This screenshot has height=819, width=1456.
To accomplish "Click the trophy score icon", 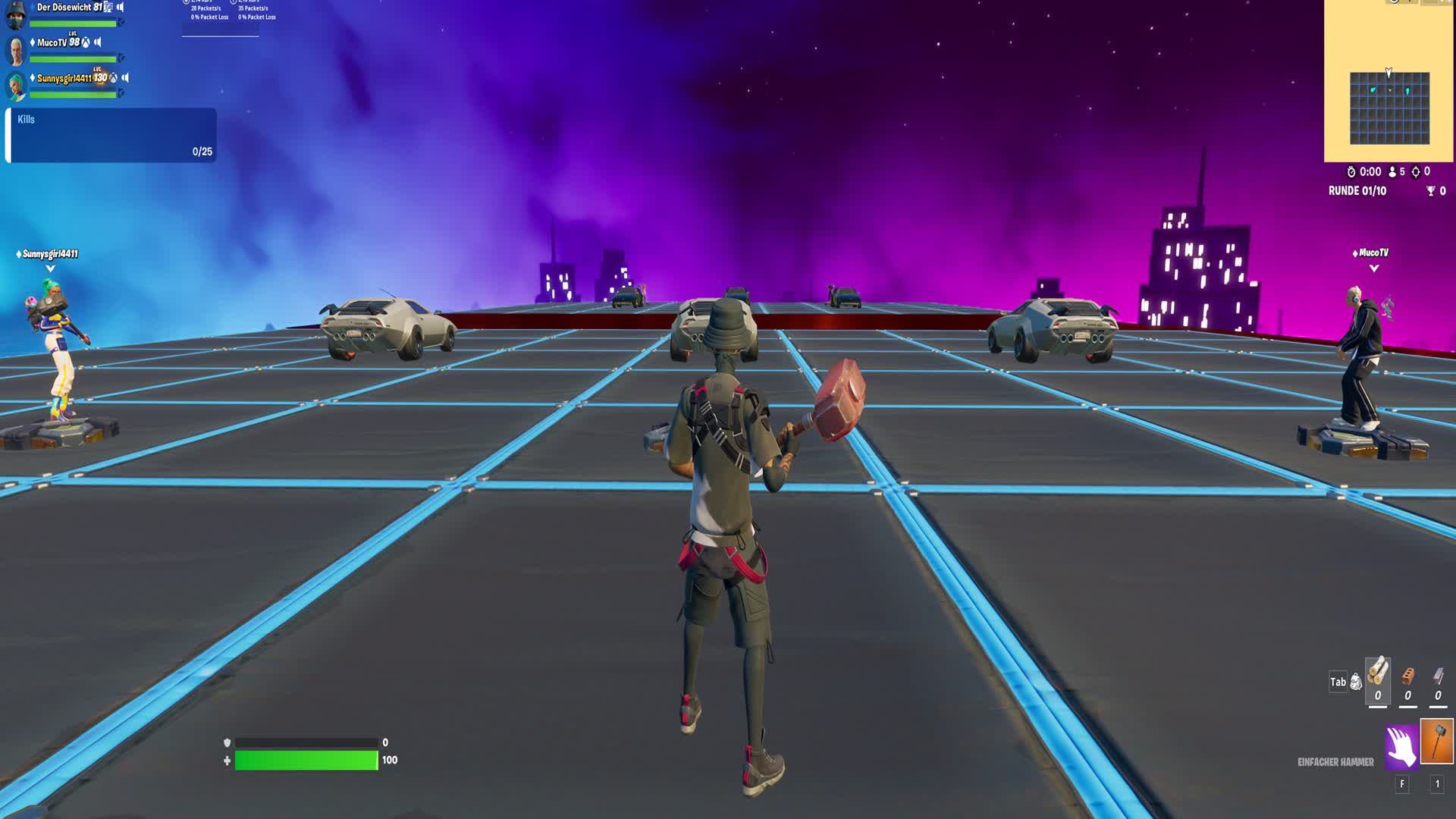I will 1430,192.
